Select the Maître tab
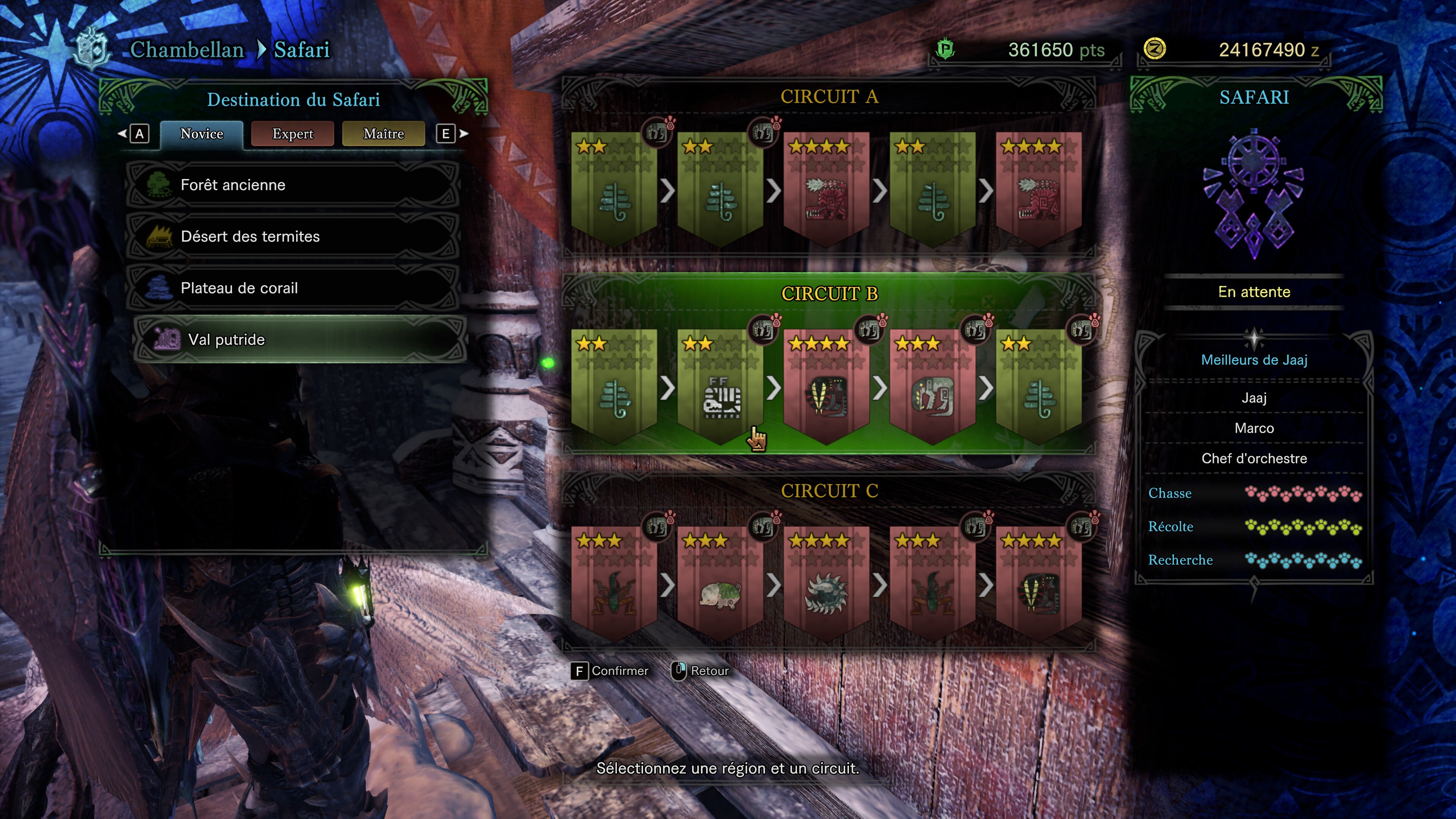This screenshot has width=1456, height=819. pos(383,134)
